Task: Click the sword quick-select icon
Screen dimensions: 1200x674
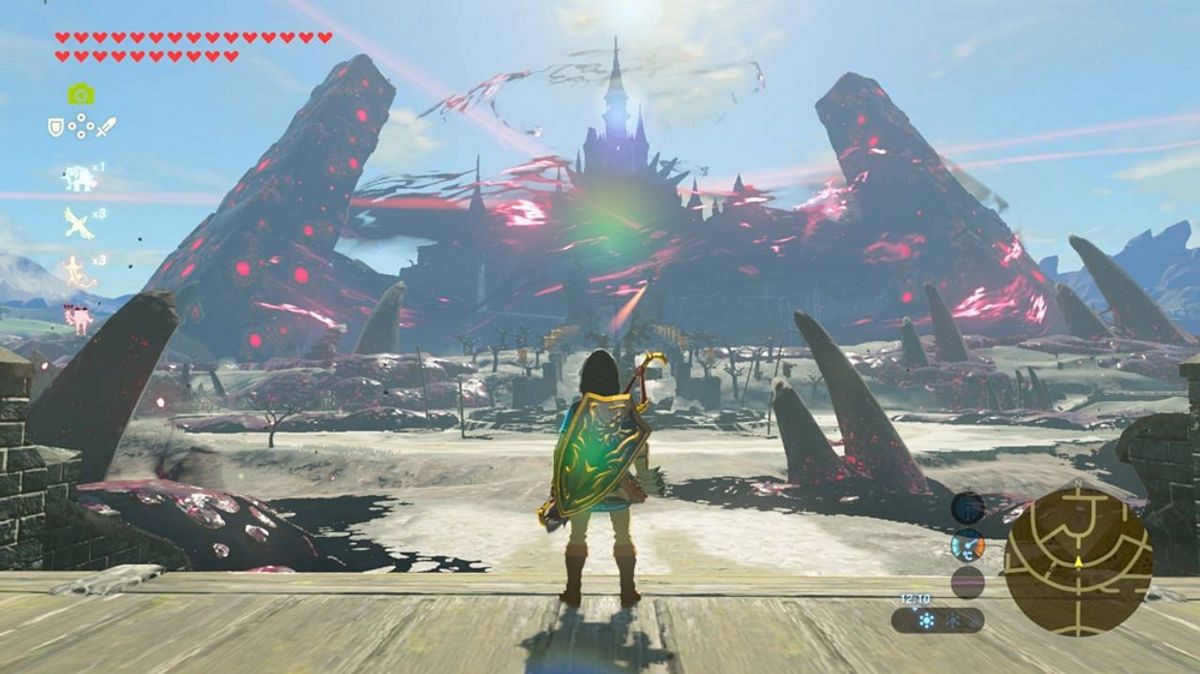Action: click(106, 127)
